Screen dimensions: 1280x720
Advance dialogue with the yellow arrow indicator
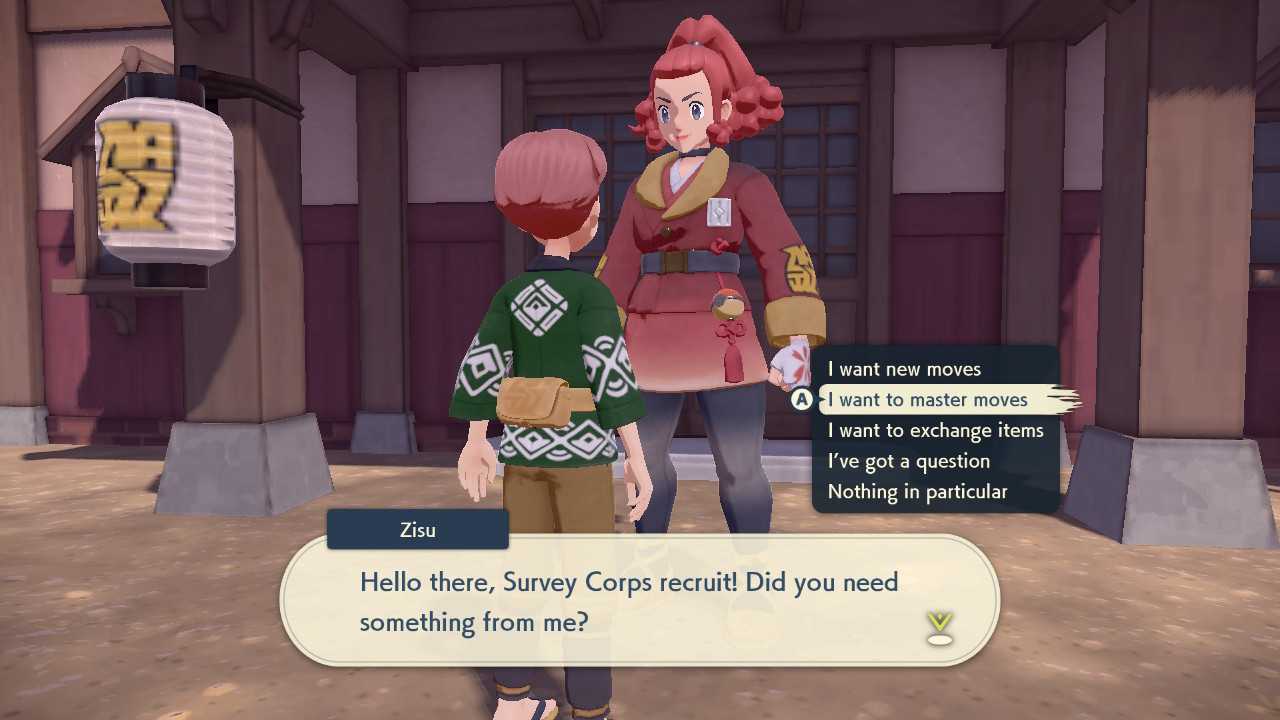tap(939, 627)
